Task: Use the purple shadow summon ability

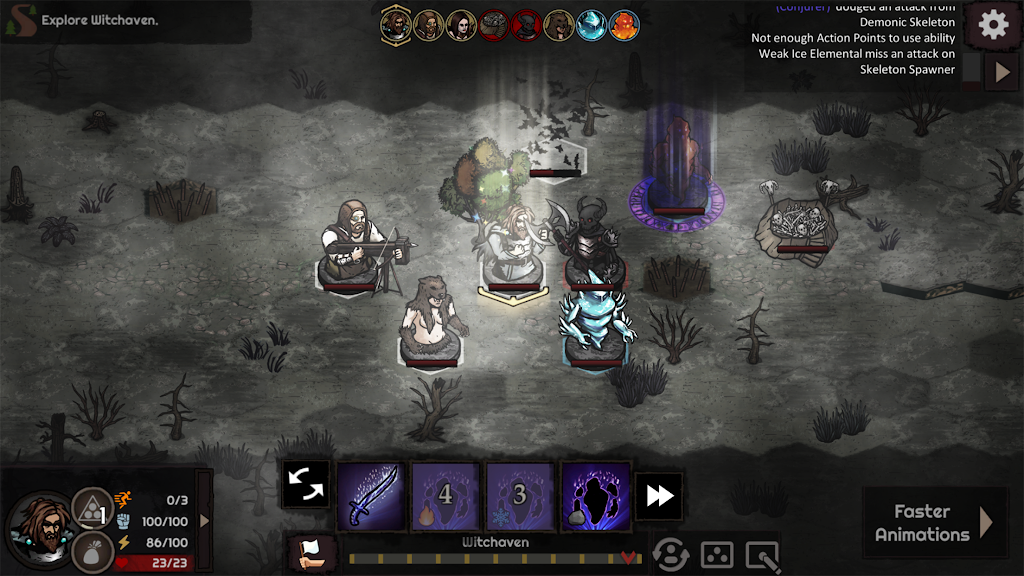Action: coord(596,496)
